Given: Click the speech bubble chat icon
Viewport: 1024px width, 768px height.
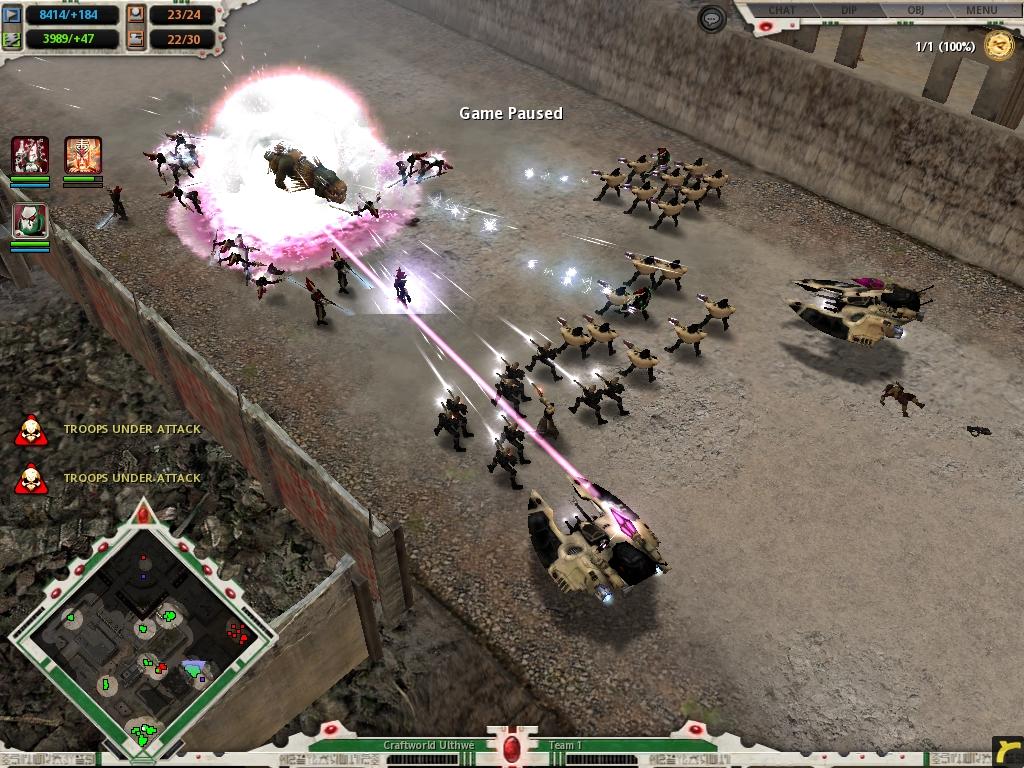Looking at the screenshot, I should tap(712, 19).
